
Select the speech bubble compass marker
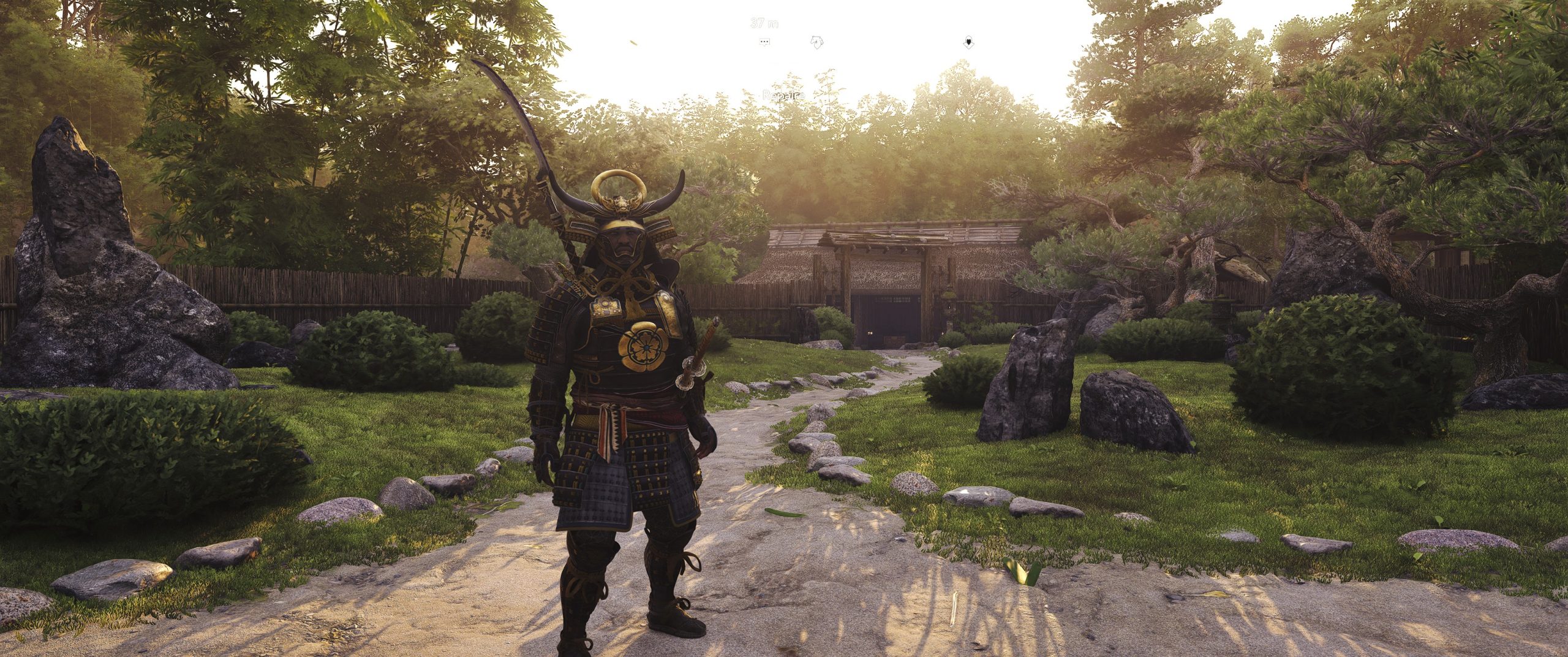click(764, 42)
